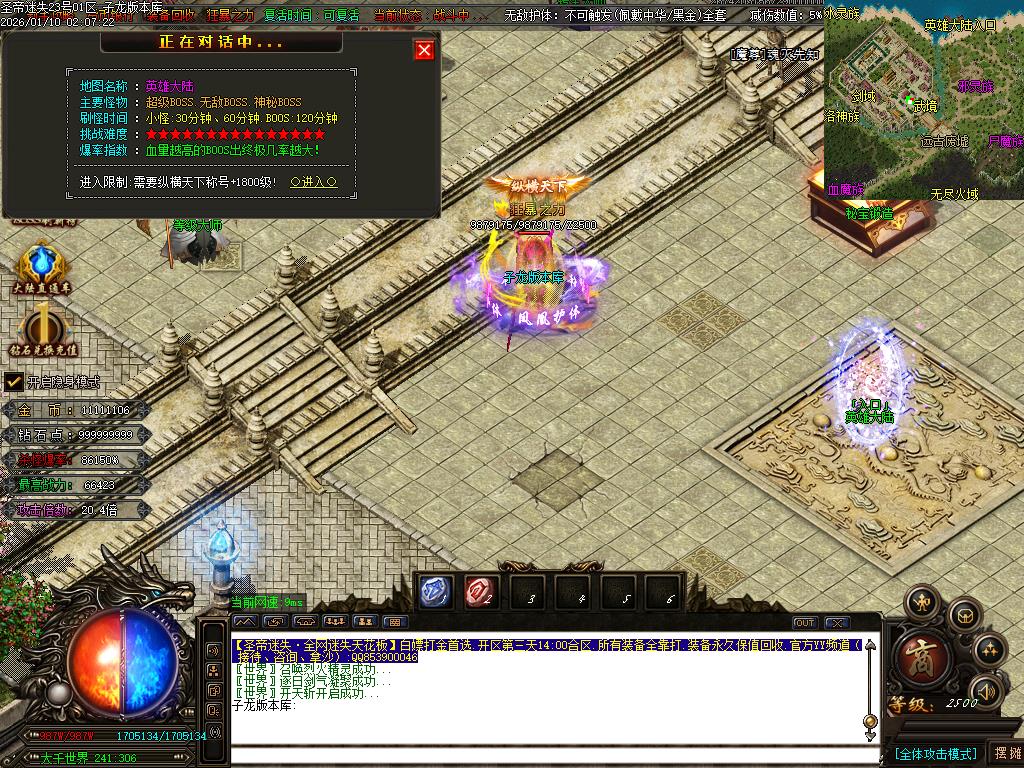Viewport: 1024px width, 768px height.
Task: Toggle the sound speaker button
Action: pos(986,690)
